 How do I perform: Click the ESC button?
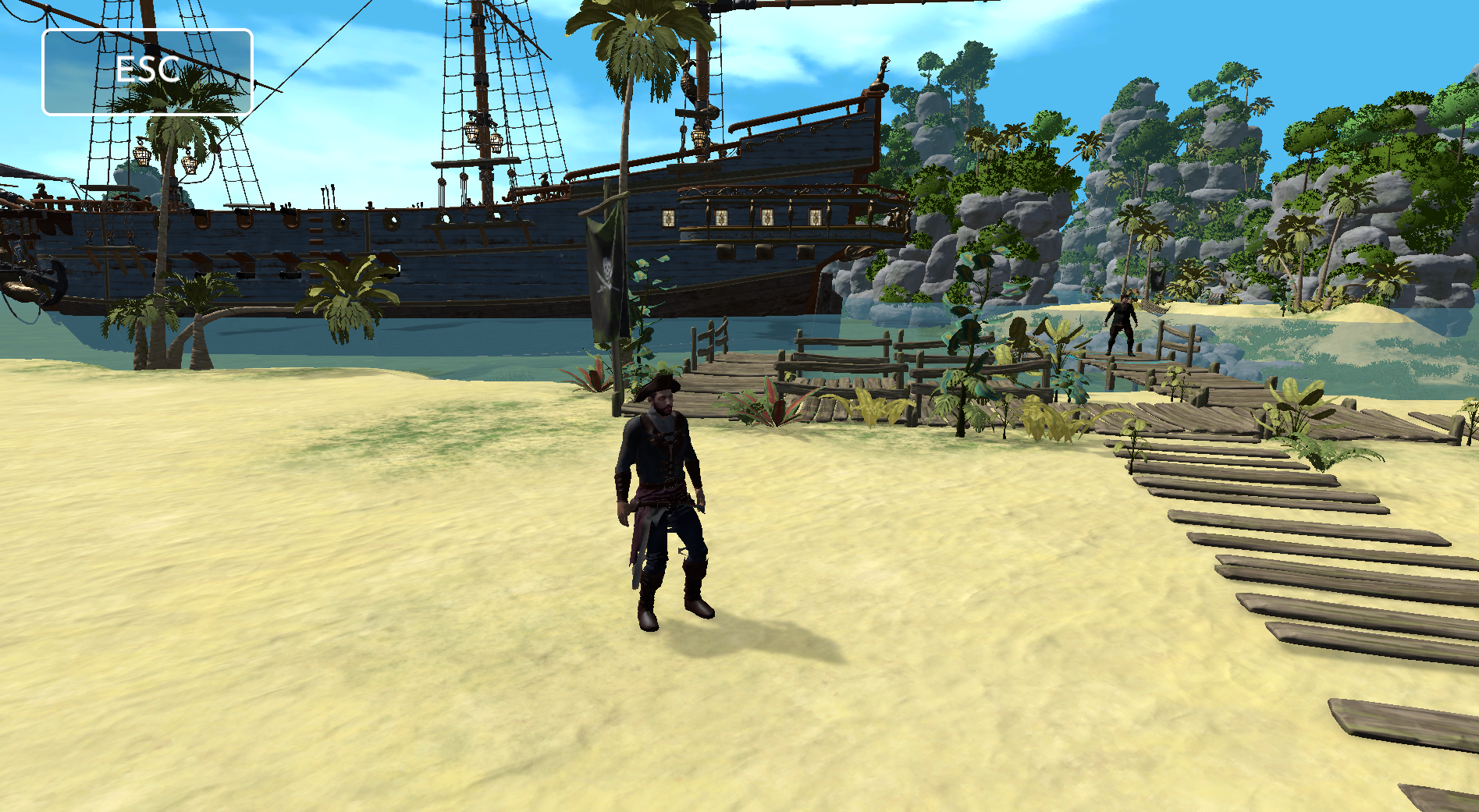(148, 72)
